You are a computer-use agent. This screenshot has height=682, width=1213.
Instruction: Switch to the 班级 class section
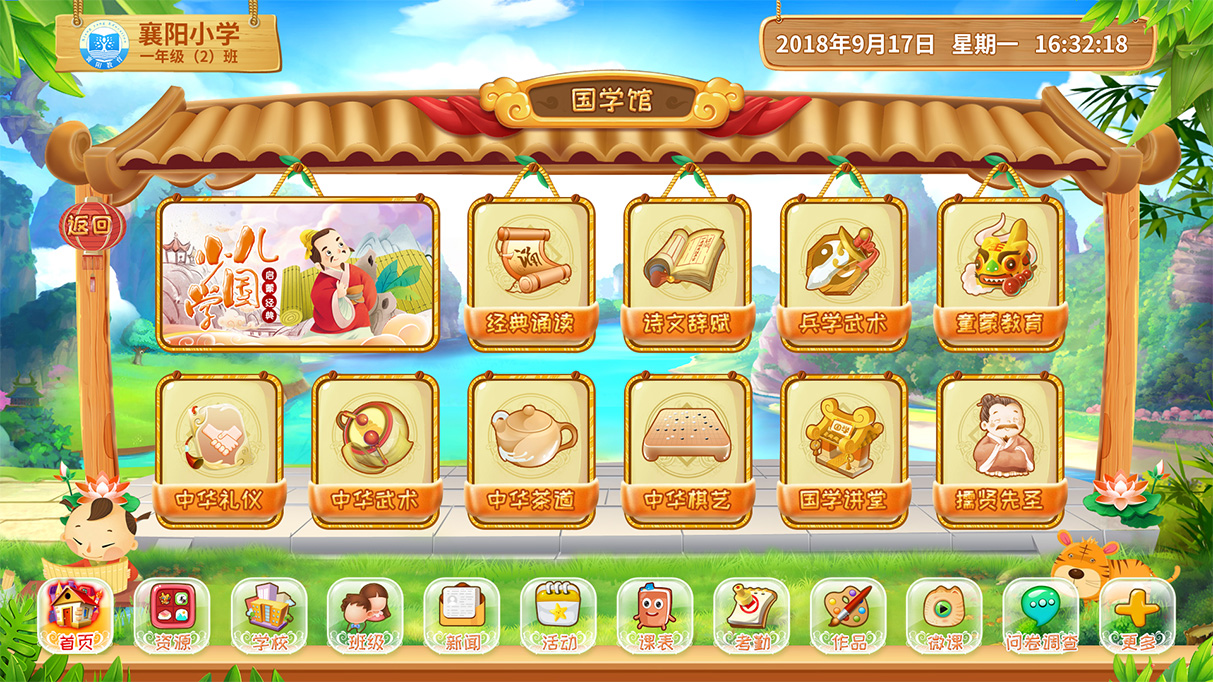coord(365,615)
